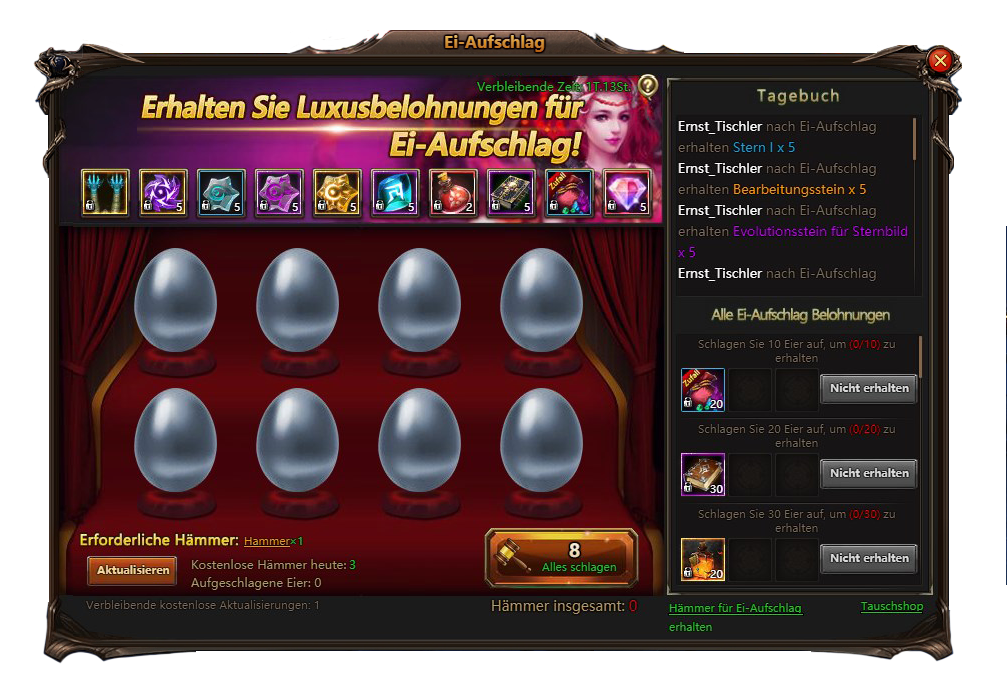Inspect the brown book reward for 20 eggs
The height and width of the screenshot is (680, 1007).
[703, 474]
